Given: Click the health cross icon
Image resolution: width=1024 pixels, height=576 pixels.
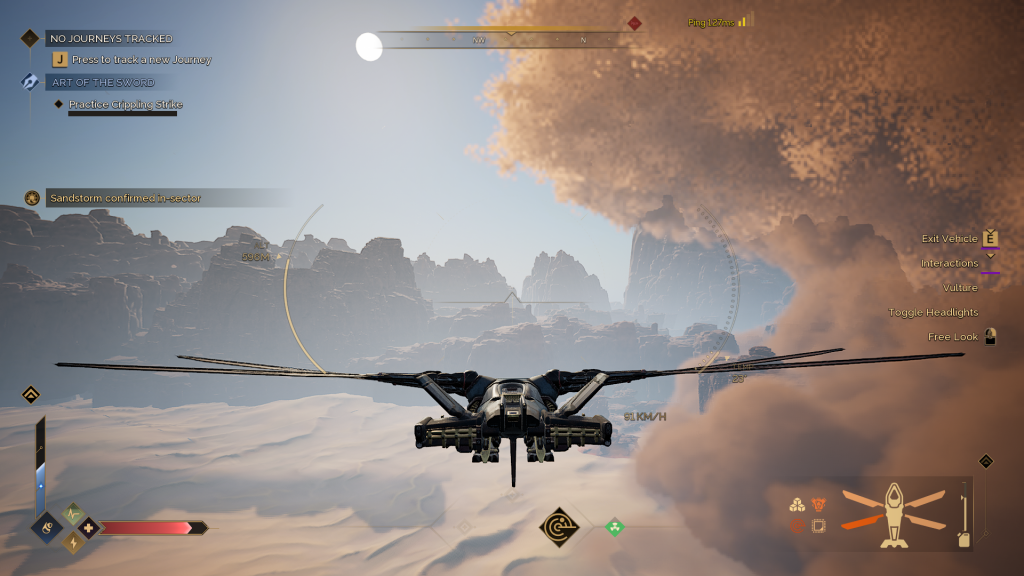Looking at the screenshot, I should (88, 528).
